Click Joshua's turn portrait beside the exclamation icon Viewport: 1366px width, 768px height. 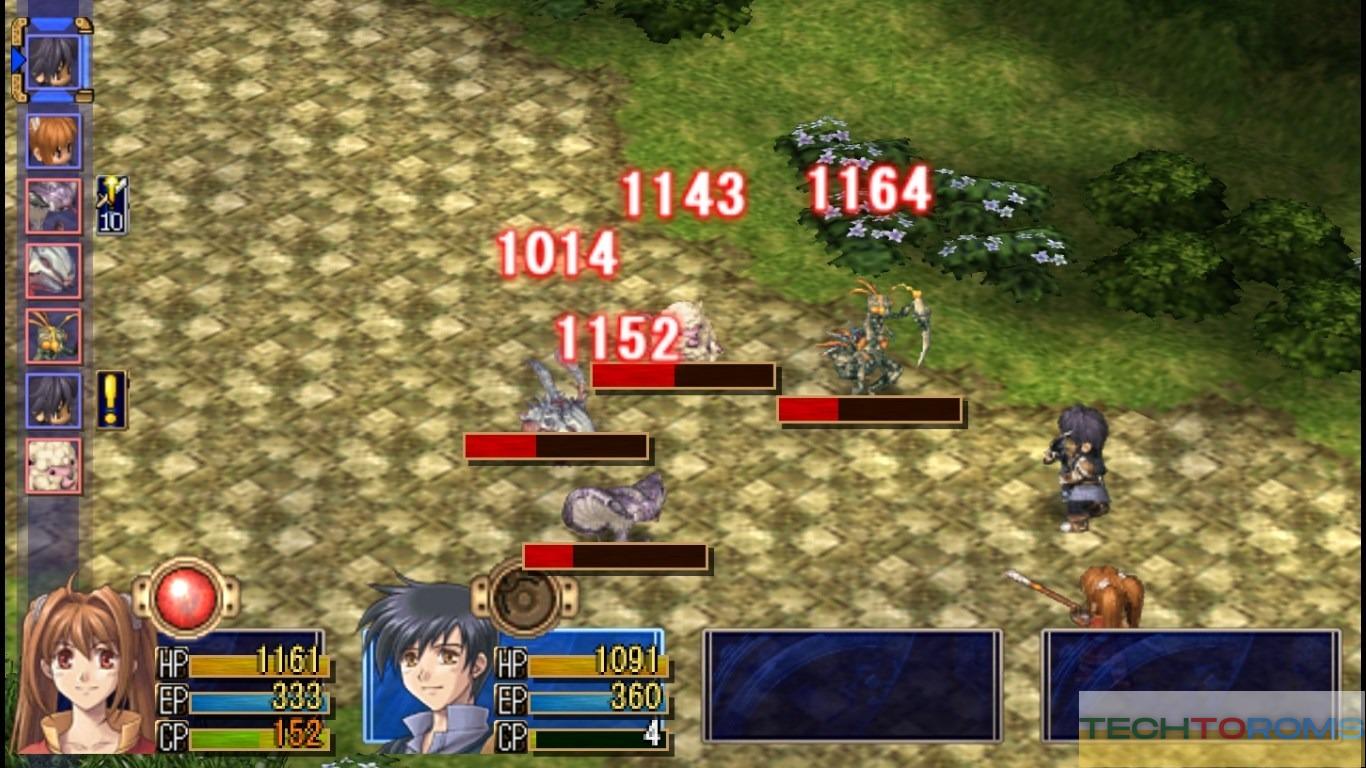click(53, 401)
